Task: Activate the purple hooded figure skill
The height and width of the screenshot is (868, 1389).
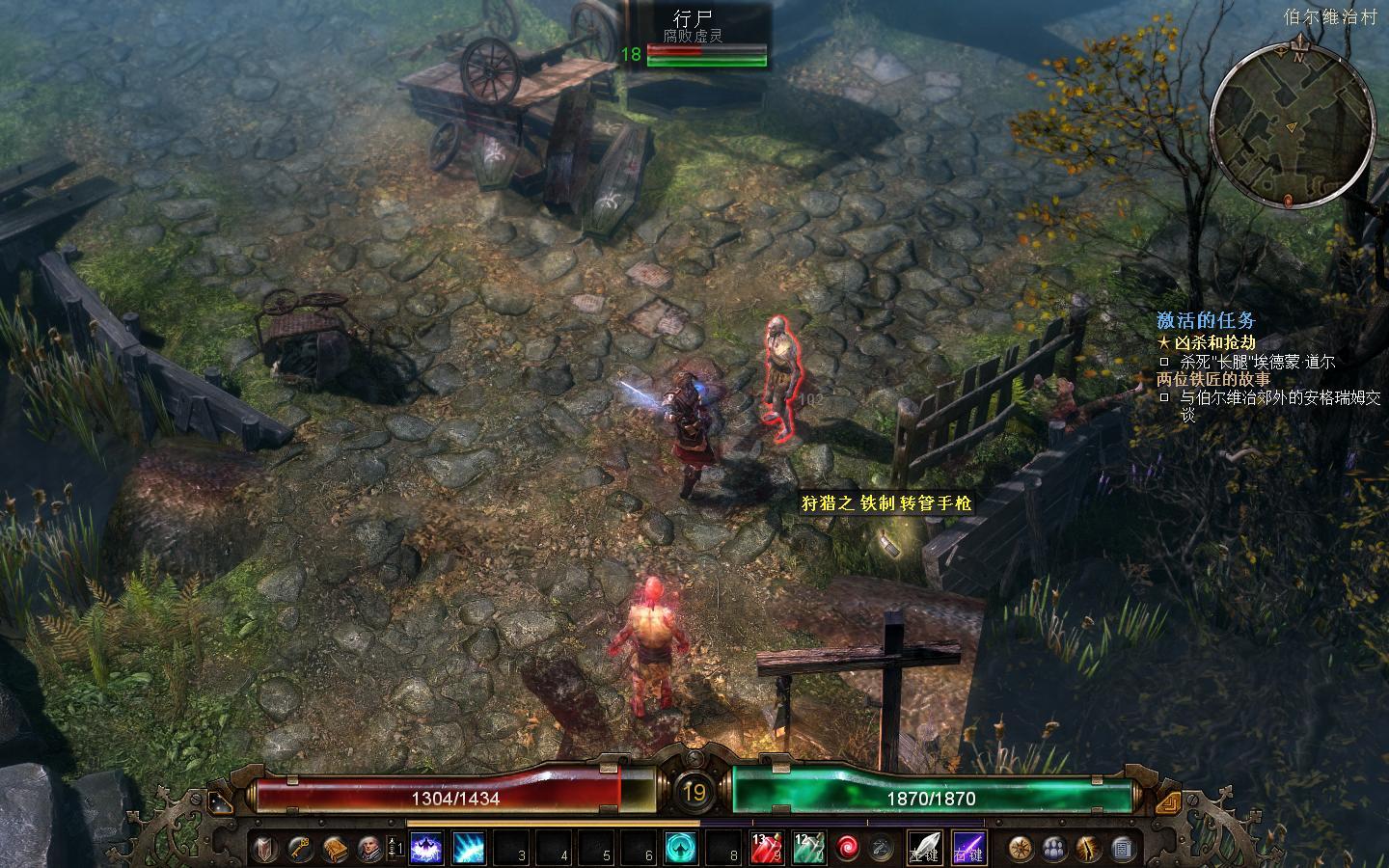Action: click(426, 849)
